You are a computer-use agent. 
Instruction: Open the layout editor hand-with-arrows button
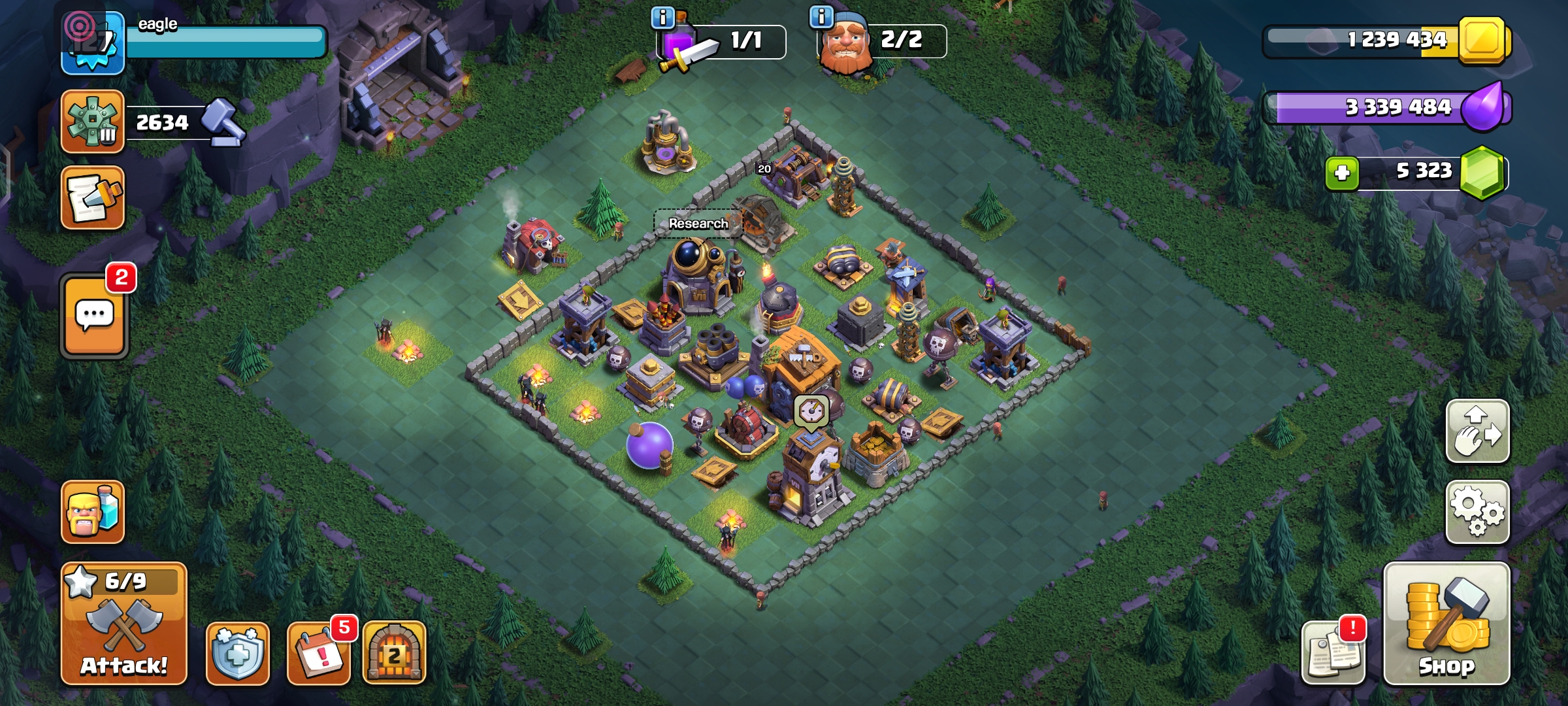(1477, 431)
